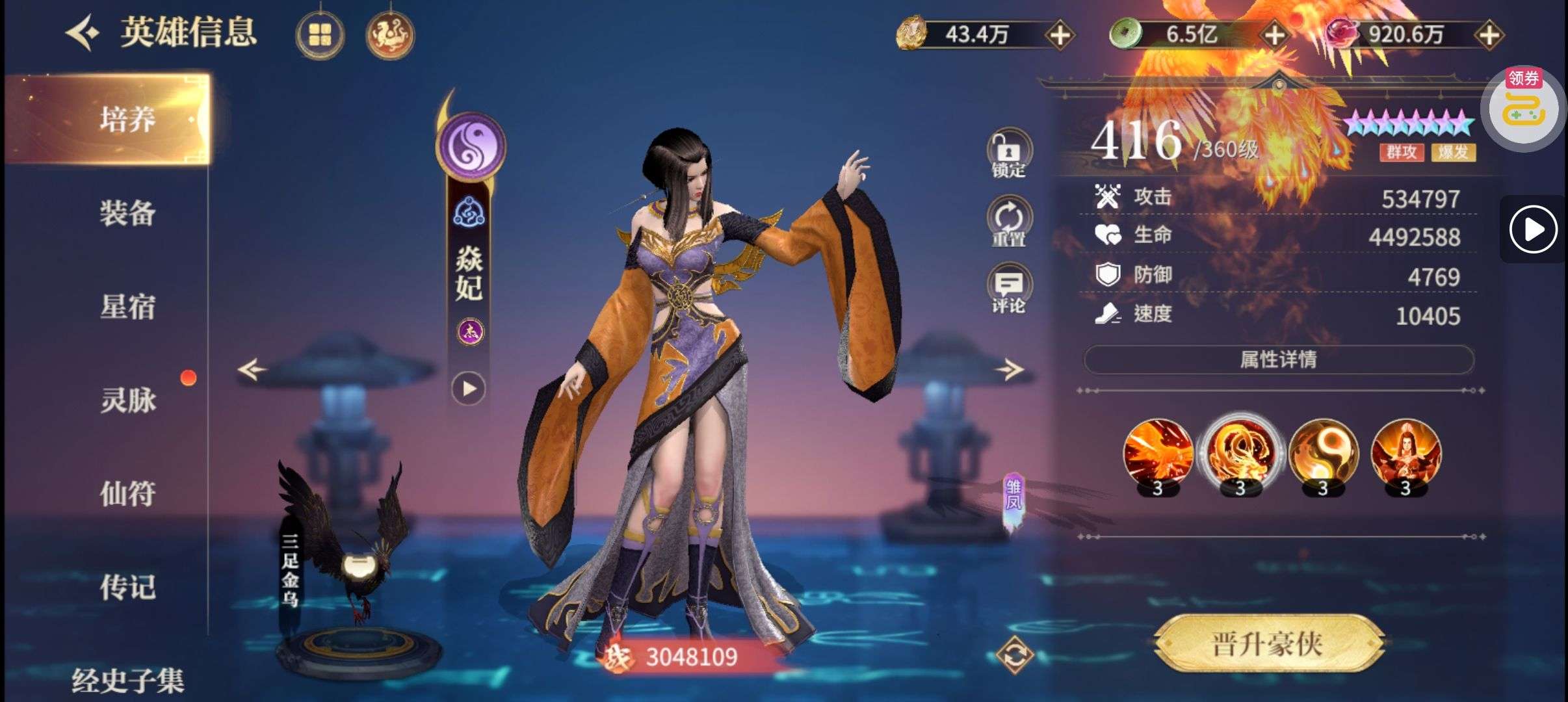Play the hero preview video under 焱妃
This screenshot has width=1568, height=702.
pyautogui.click(x=469, y=389)
